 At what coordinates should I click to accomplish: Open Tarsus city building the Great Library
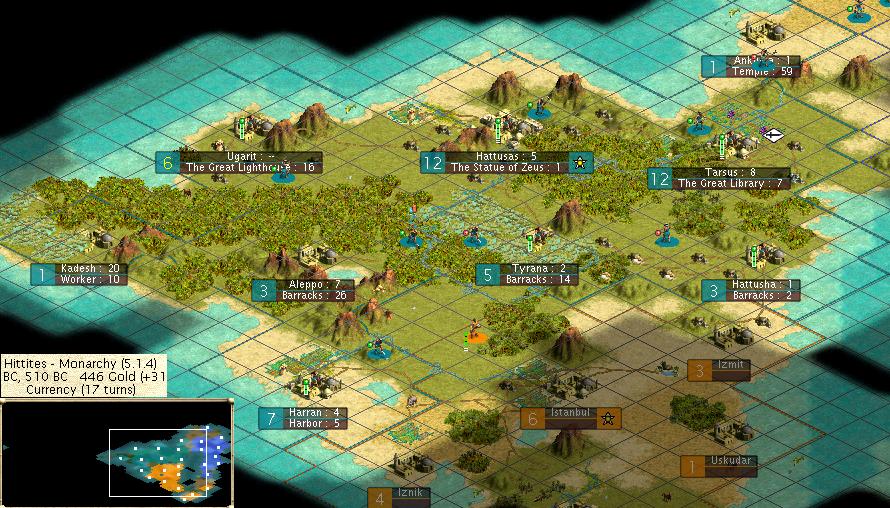pos(731,178)
